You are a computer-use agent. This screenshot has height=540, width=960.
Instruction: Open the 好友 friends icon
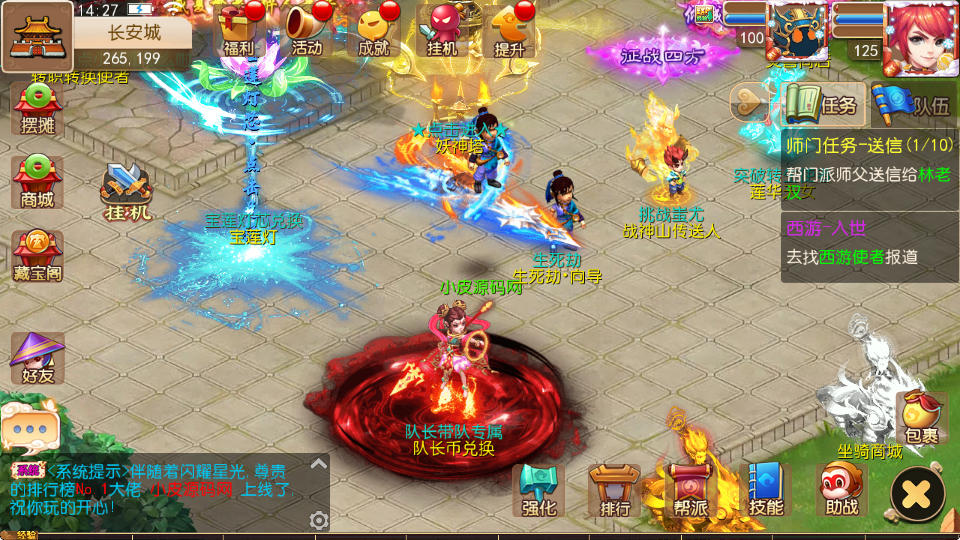(37, 358)
